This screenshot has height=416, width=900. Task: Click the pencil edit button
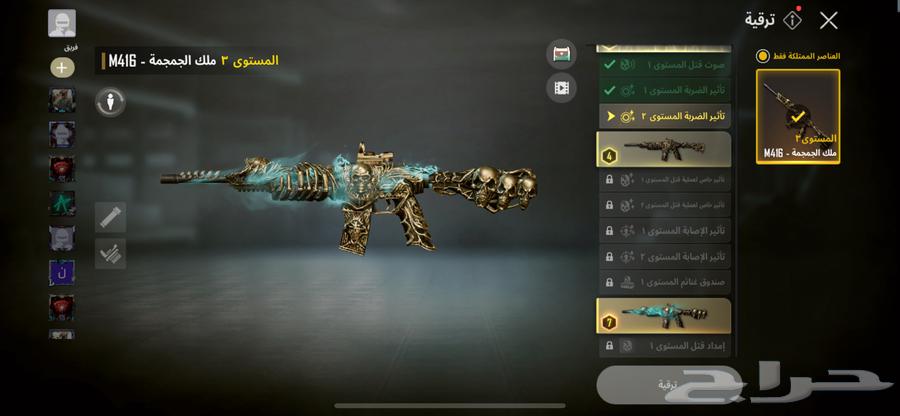coord(110,218)
